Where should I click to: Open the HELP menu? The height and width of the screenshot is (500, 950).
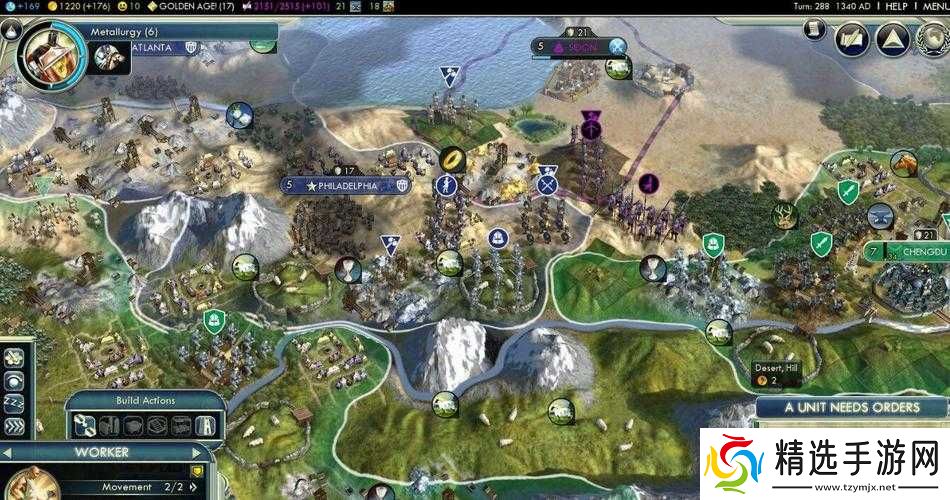click(x=896, y=6)
